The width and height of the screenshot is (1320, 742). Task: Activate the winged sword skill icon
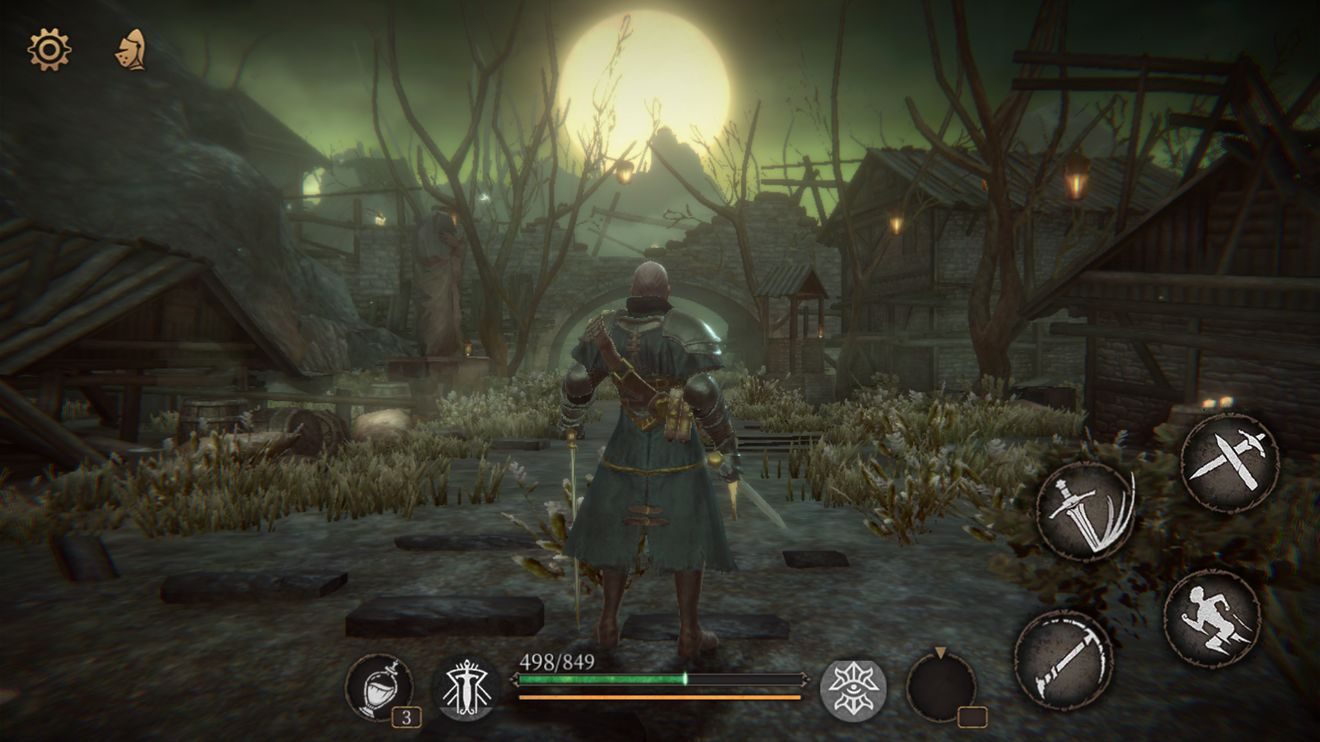[467, 688]
